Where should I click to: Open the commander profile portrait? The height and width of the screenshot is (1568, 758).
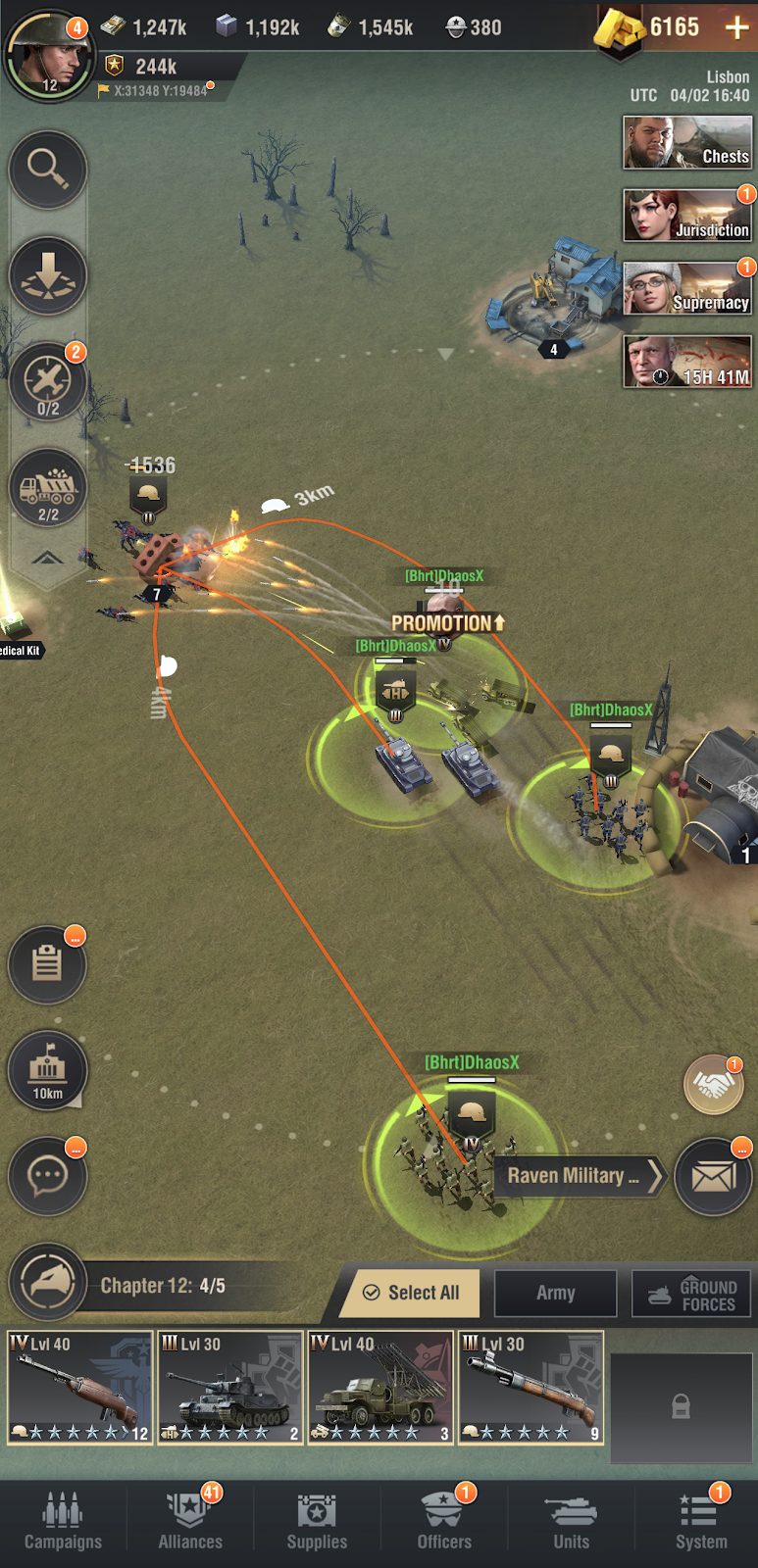click(x=49, y=55)
